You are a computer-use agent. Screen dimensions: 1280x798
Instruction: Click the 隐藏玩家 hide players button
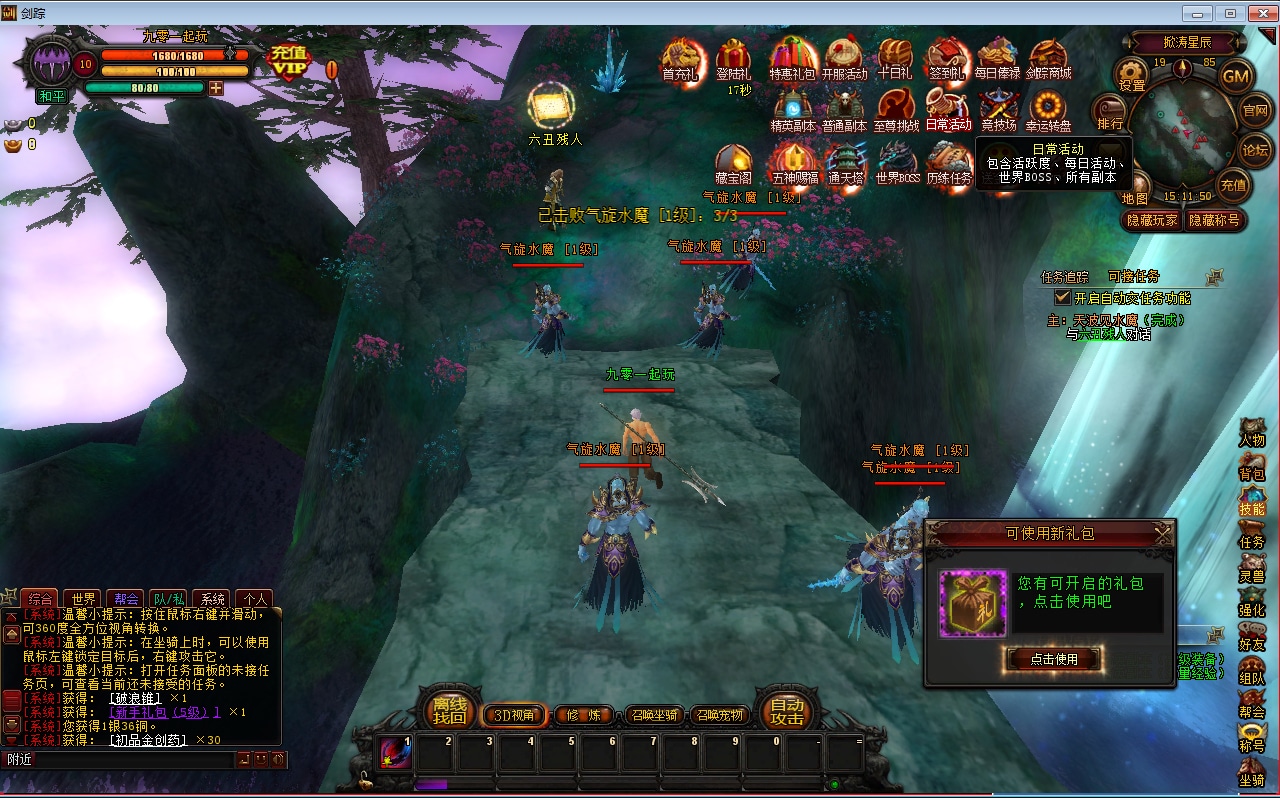[1152, 220]
